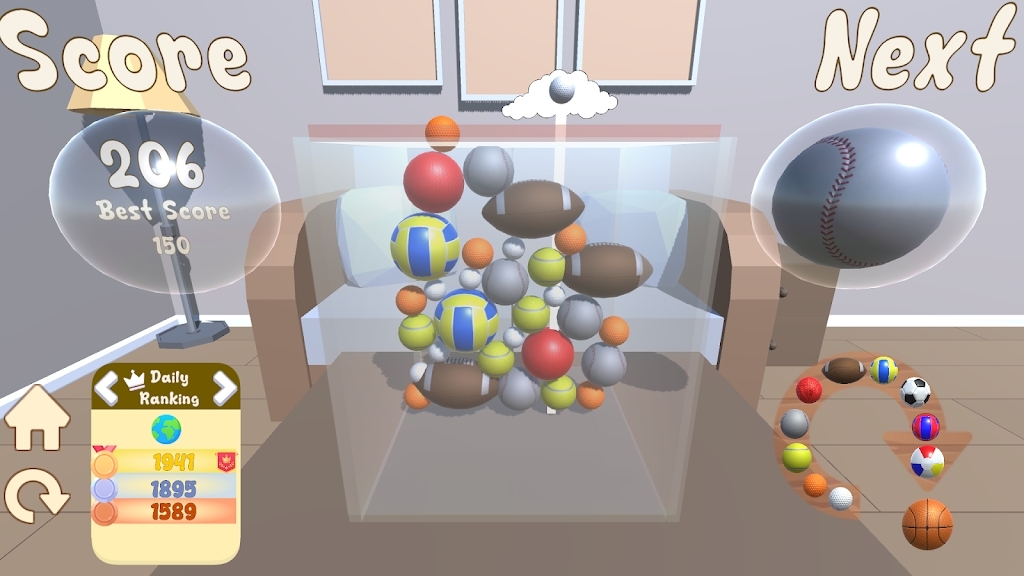Go to the home screen

(37, 418)
